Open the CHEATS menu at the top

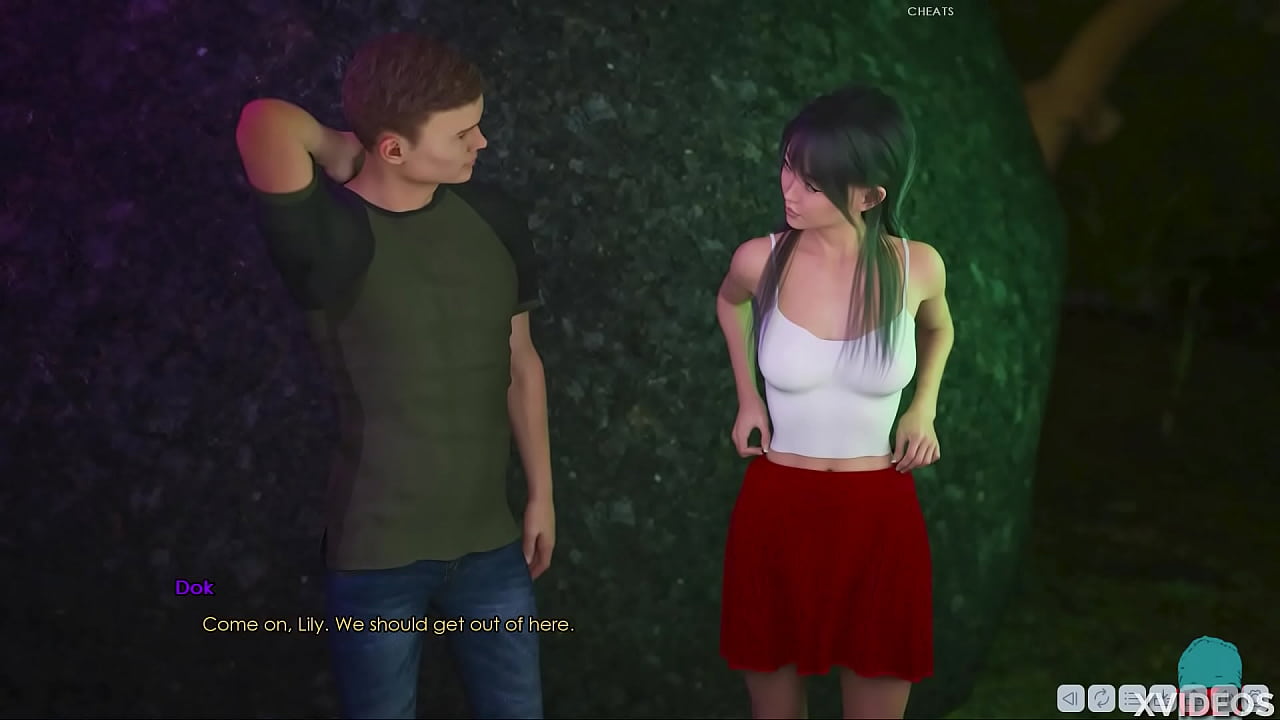pyautogui.click(x=930, y=11)
